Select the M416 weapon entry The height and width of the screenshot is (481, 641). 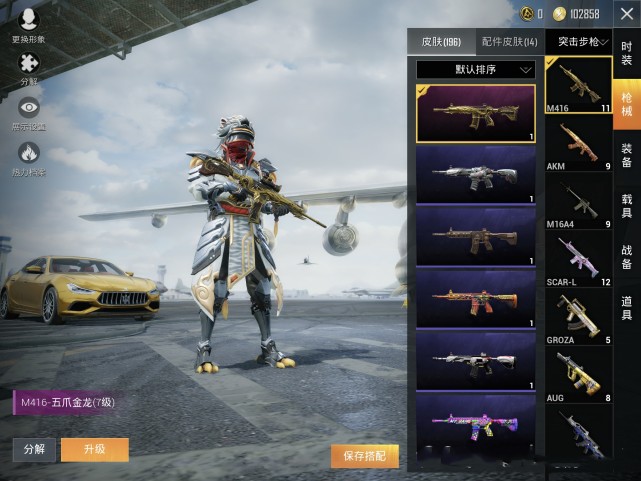point(579,86)
